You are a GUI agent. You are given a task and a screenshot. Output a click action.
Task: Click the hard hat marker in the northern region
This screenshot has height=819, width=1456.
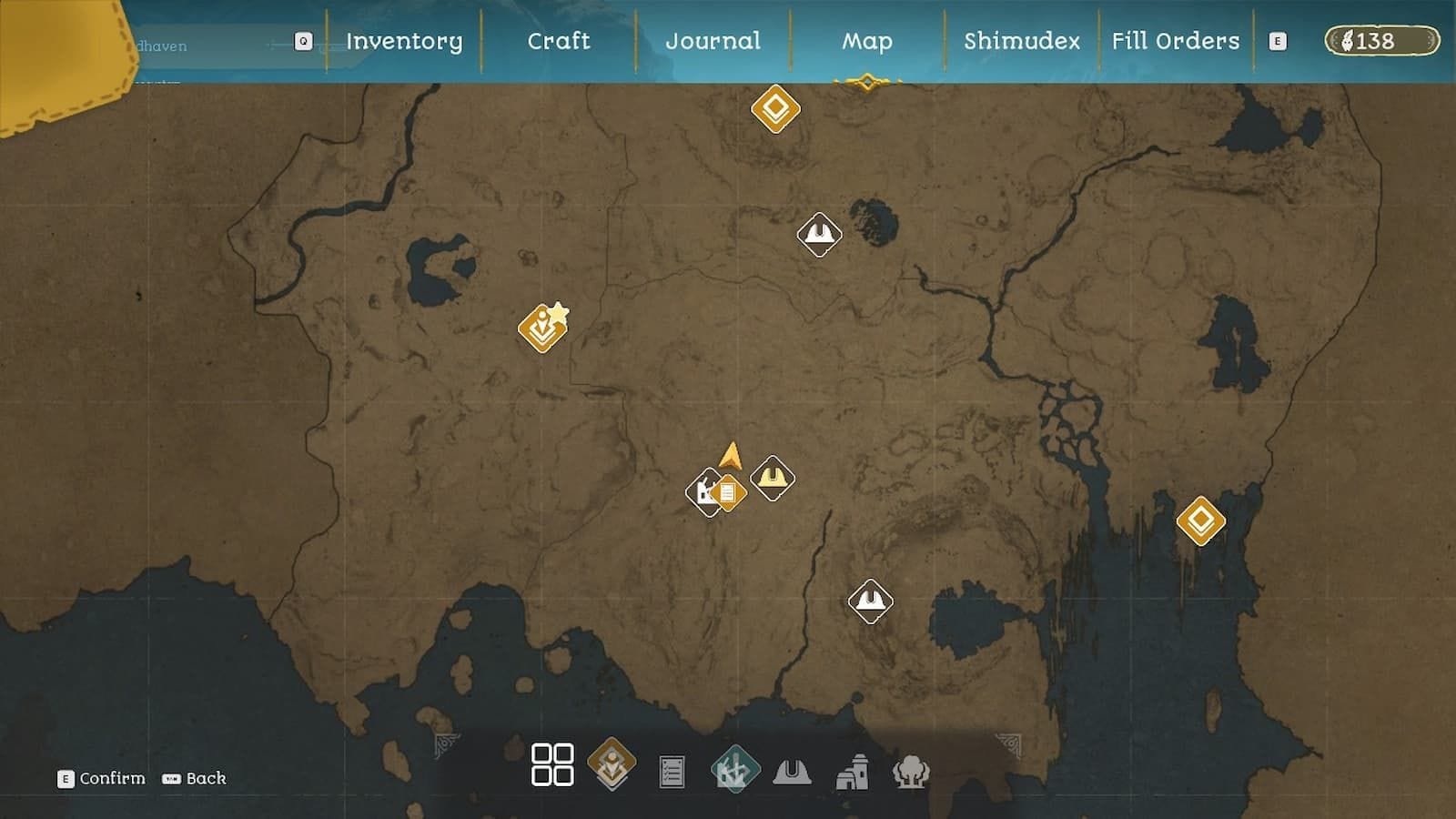[x=817, y=233]
